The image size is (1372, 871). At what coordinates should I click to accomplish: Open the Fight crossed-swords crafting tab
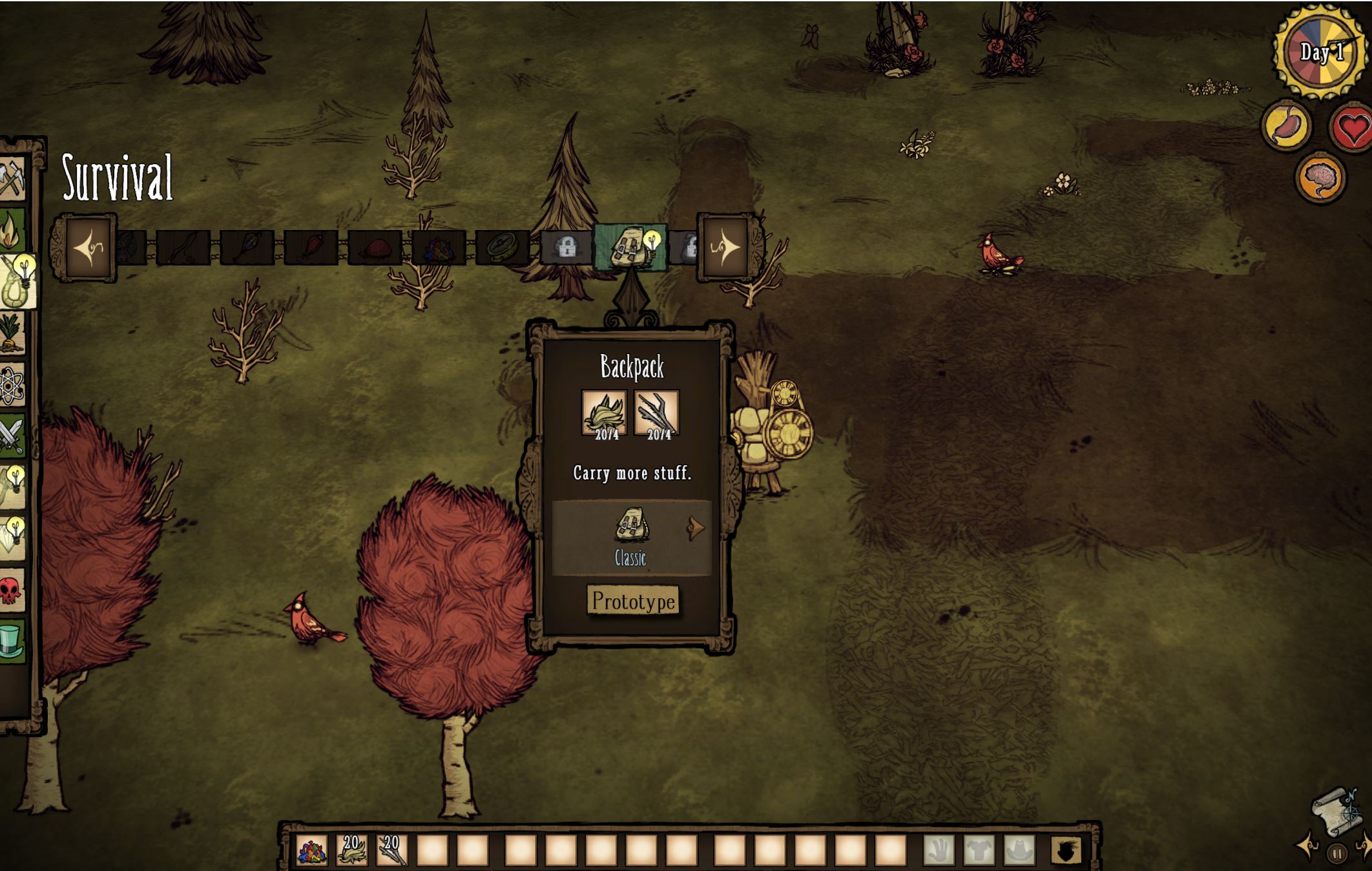click(x=12, y=435)
